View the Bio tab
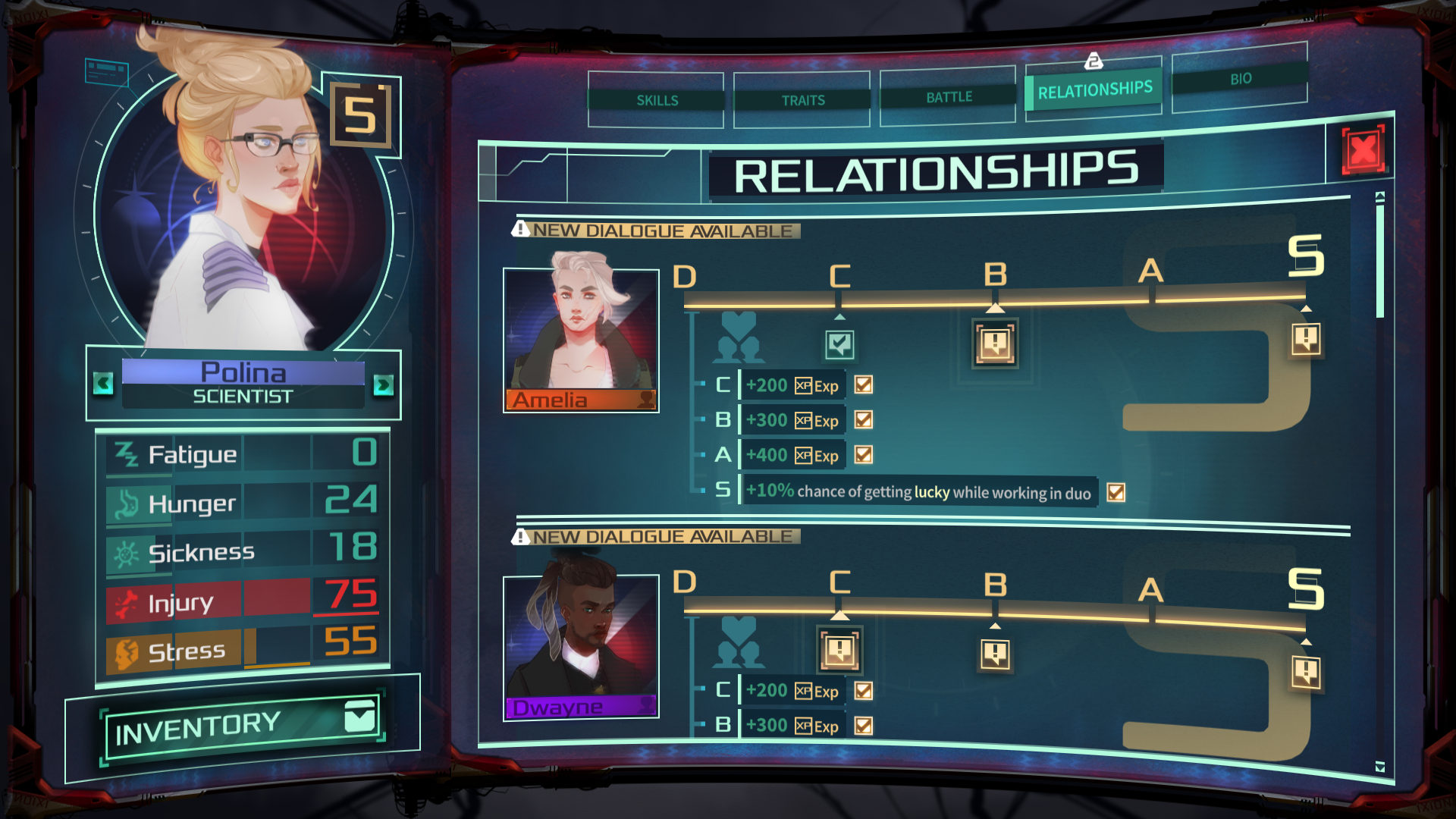This screenshot has width=1456, height=819. 1240,79
